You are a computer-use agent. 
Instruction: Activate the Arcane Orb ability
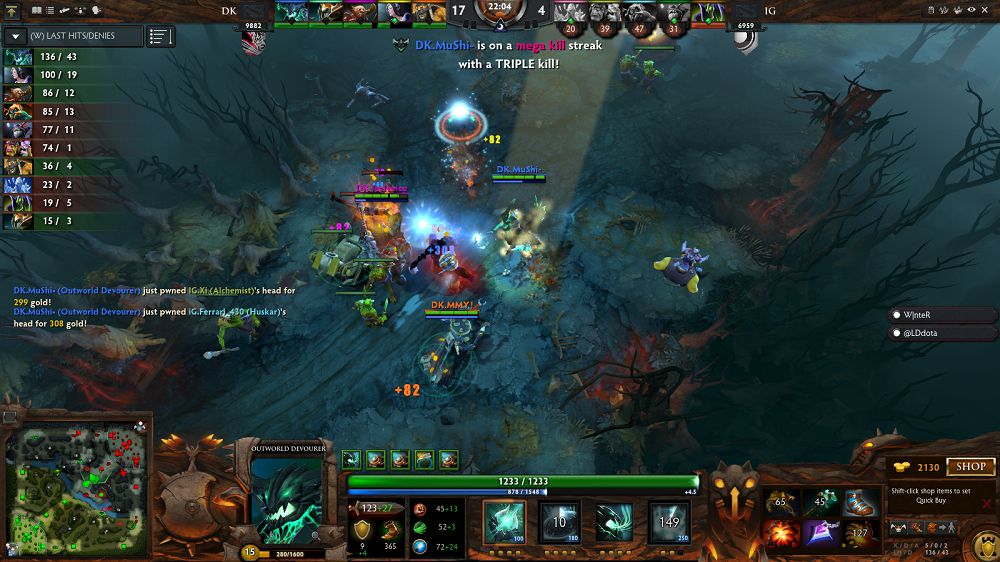pos(504,521)
